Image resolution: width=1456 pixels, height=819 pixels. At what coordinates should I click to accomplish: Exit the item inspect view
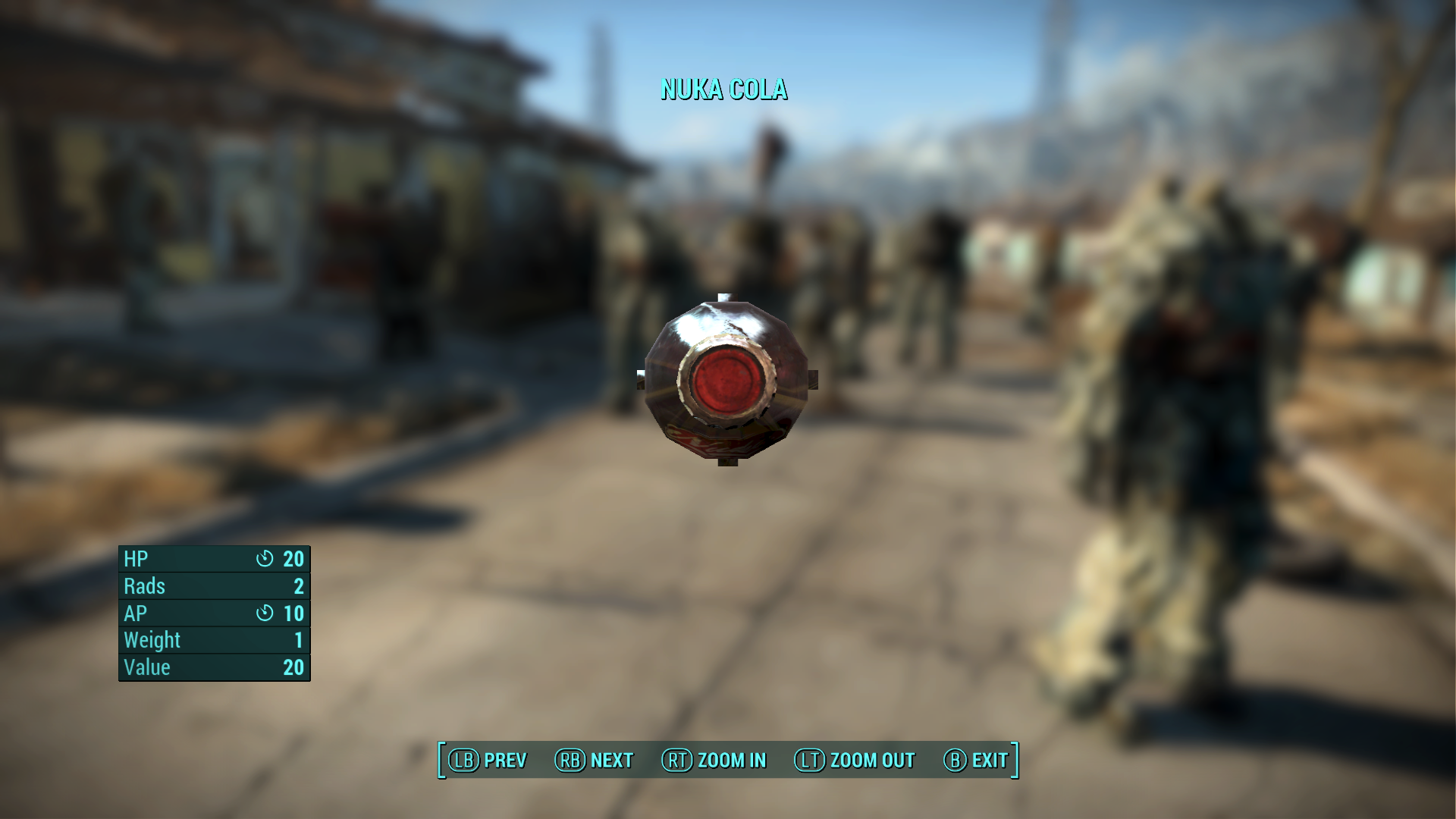[976, 760]
